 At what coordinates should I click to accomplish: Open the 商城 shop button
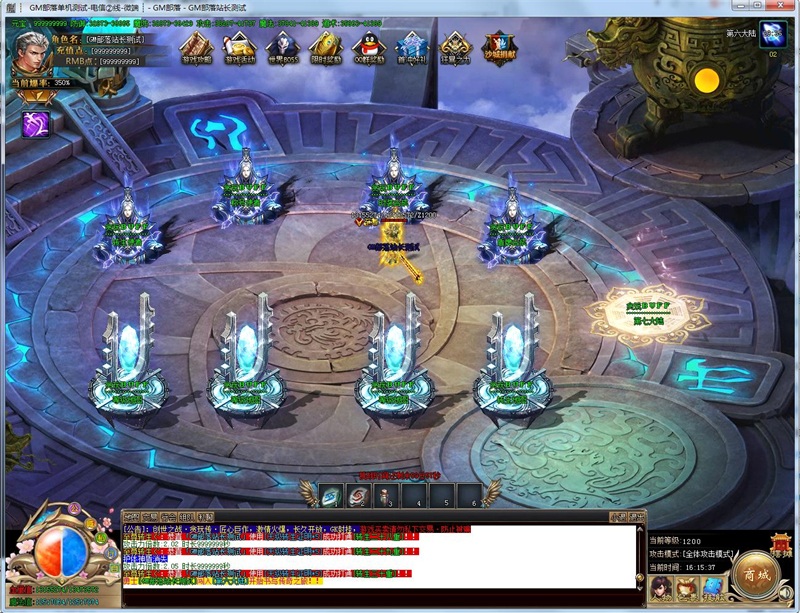(x=755, y=572)
